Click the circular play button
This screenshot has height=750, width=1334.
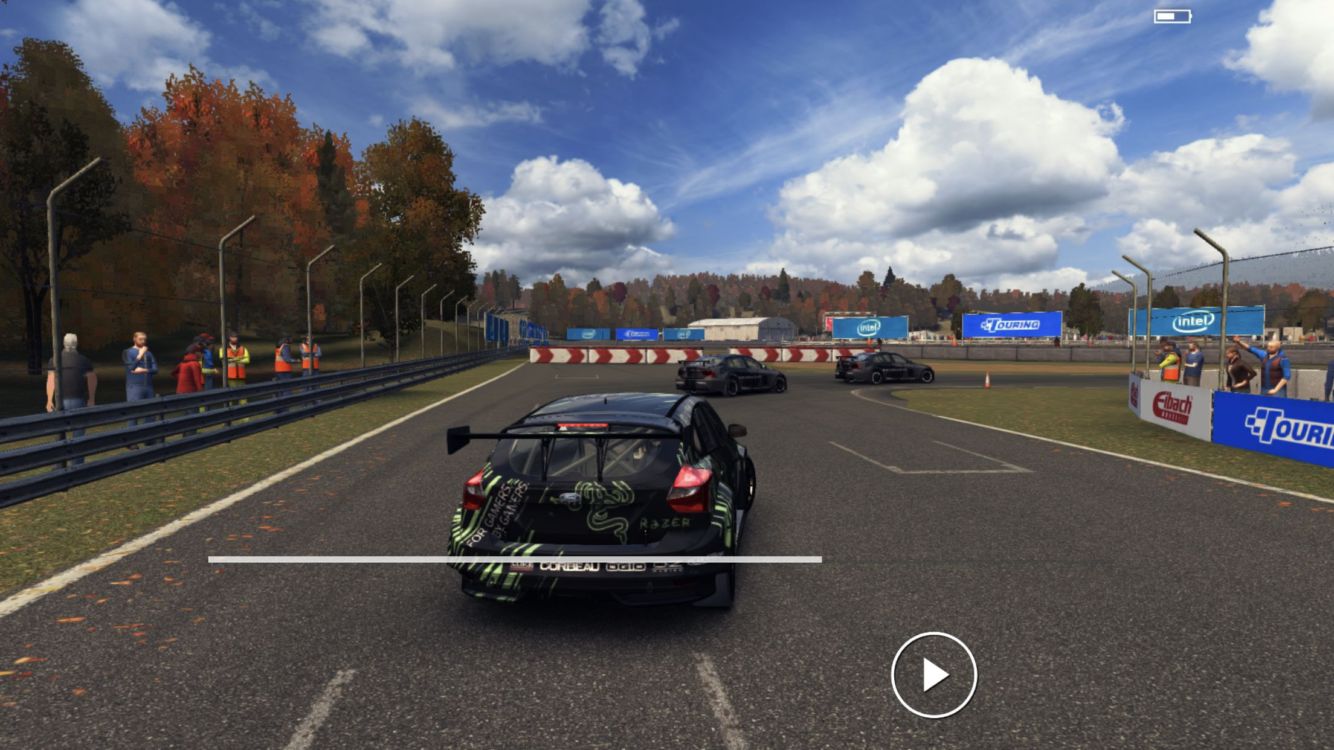pyautogui.click(x=934, y=675)
